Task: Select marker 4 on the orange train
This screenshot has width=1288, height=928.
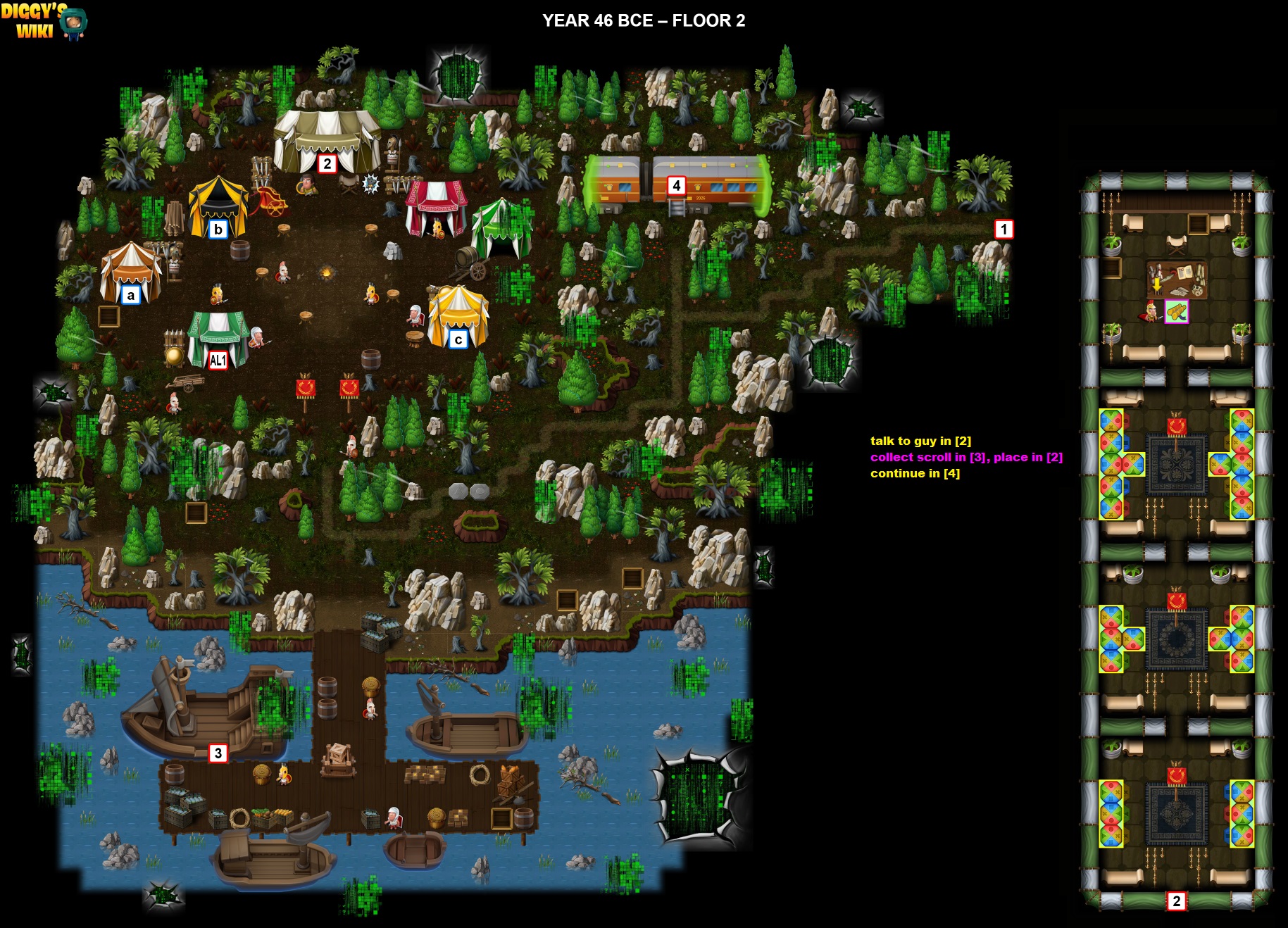Action: 676,186
